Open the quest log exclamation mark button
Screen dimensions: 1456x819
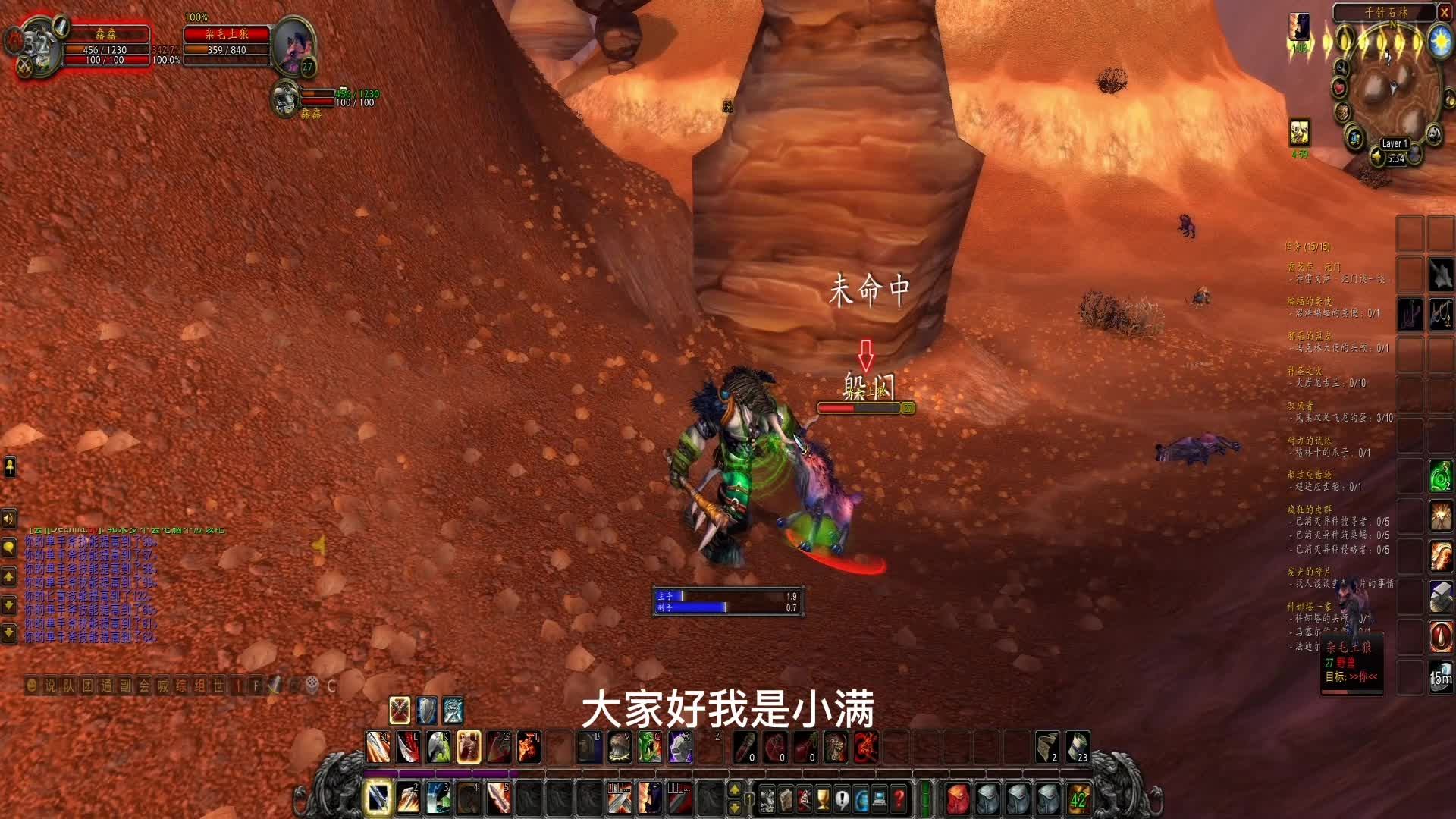(842, 799)
